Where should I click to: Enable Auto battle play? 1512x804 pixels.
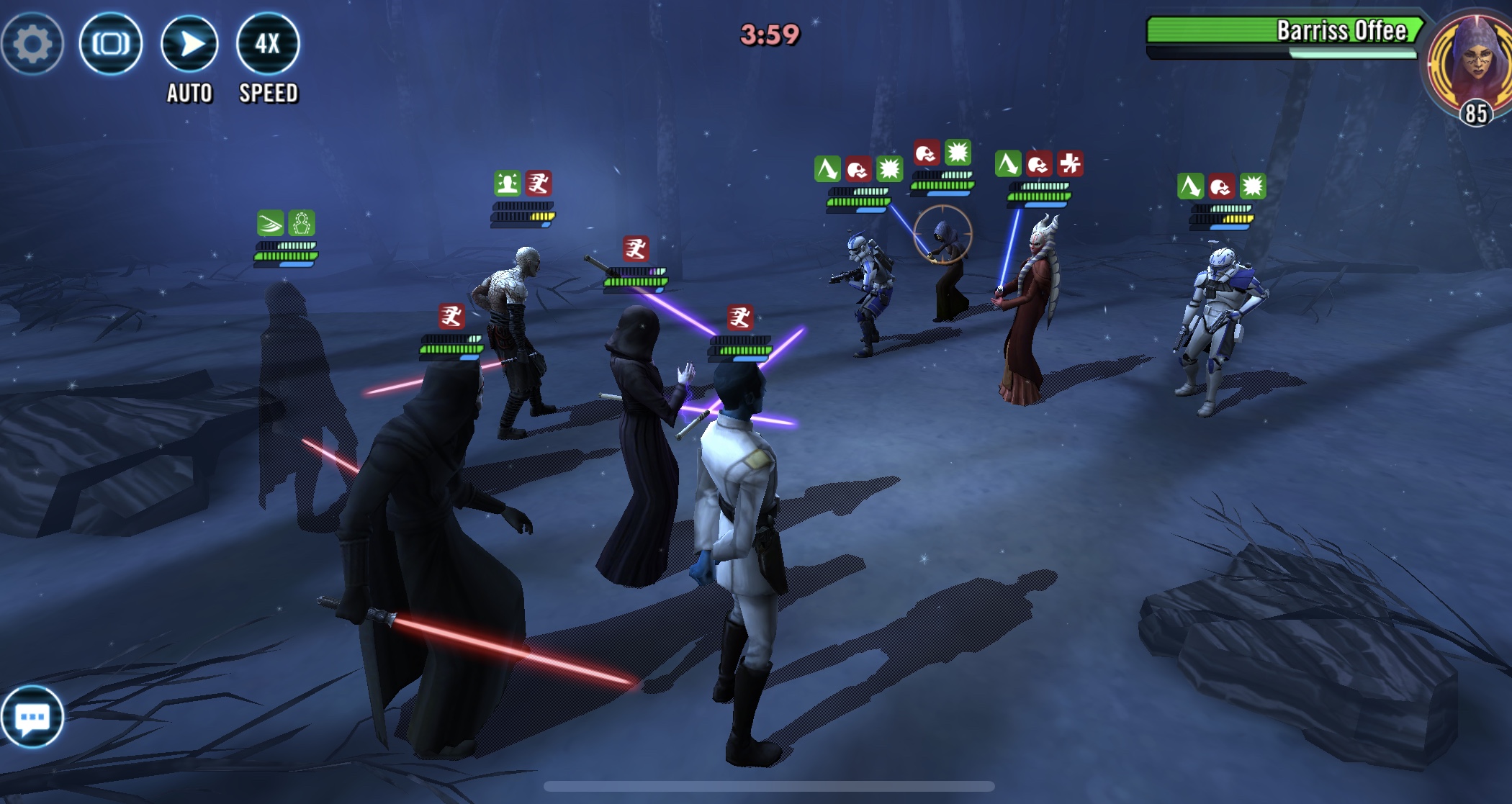click(x=189, y=44)
